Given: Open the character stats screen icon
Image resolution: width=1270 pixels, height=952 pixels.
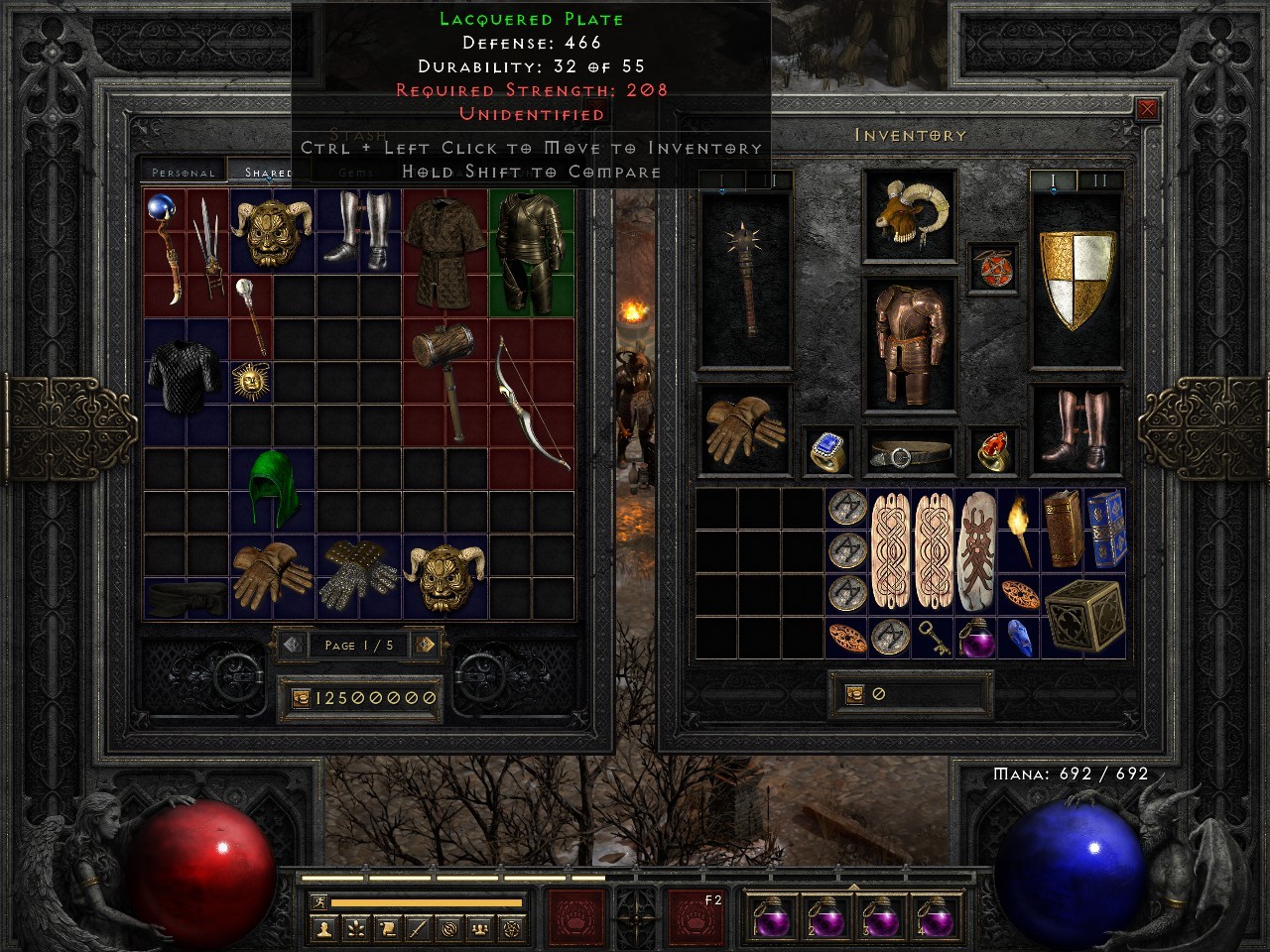Looking at the screenshot, I should [324, 927].
